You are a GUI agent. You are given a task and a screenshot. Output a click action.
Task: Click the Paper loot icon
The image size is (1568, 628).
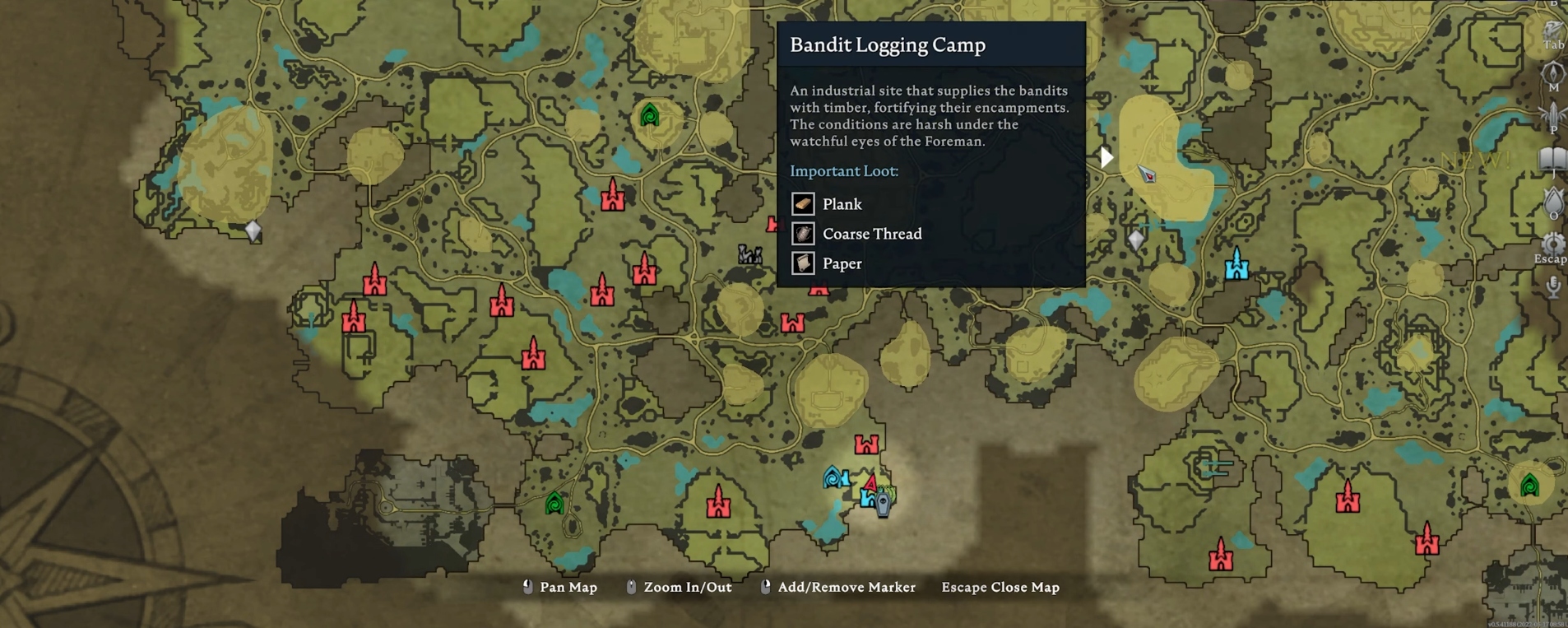801,263
